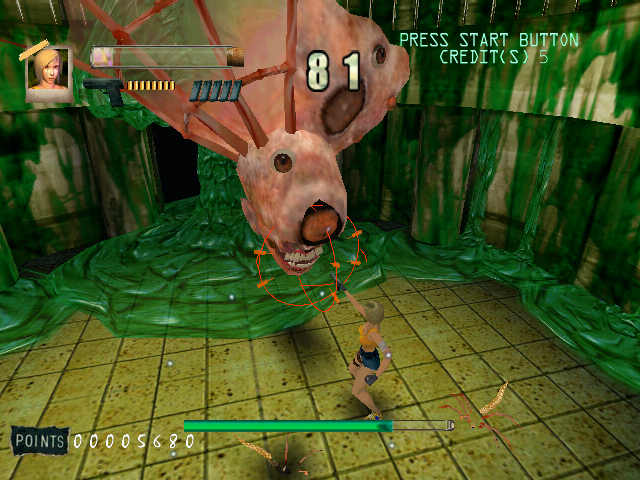Click the blonde character portrait
The height and width of the screenshot is (480, 640).
coord(48,76)
